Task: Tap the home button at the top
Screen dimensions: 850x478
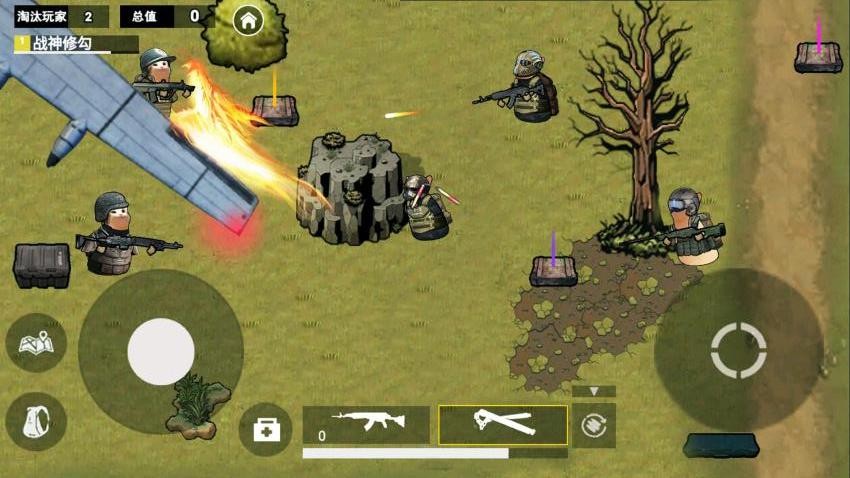Action: 248,19
